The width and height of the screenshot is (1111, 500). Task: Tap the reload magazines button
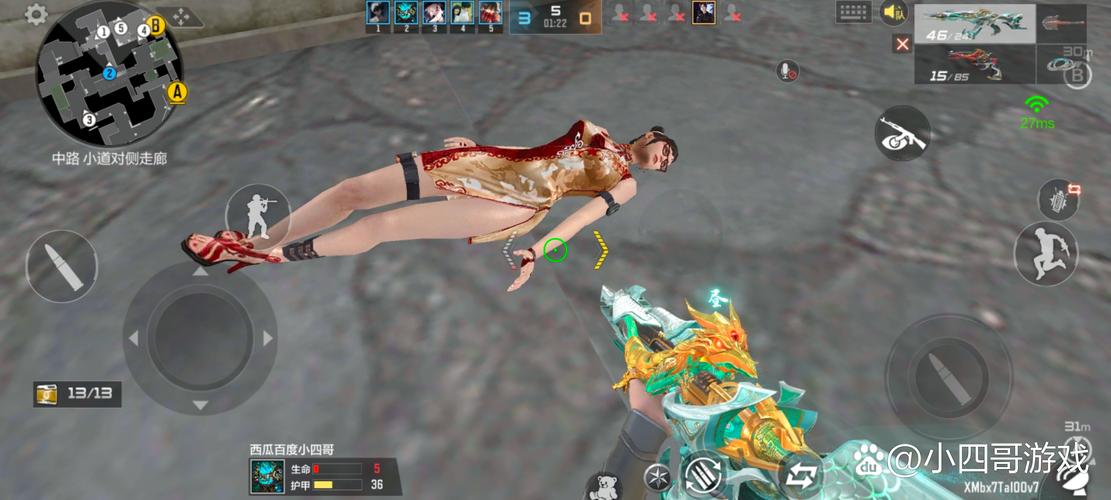(x=701, y=473)
